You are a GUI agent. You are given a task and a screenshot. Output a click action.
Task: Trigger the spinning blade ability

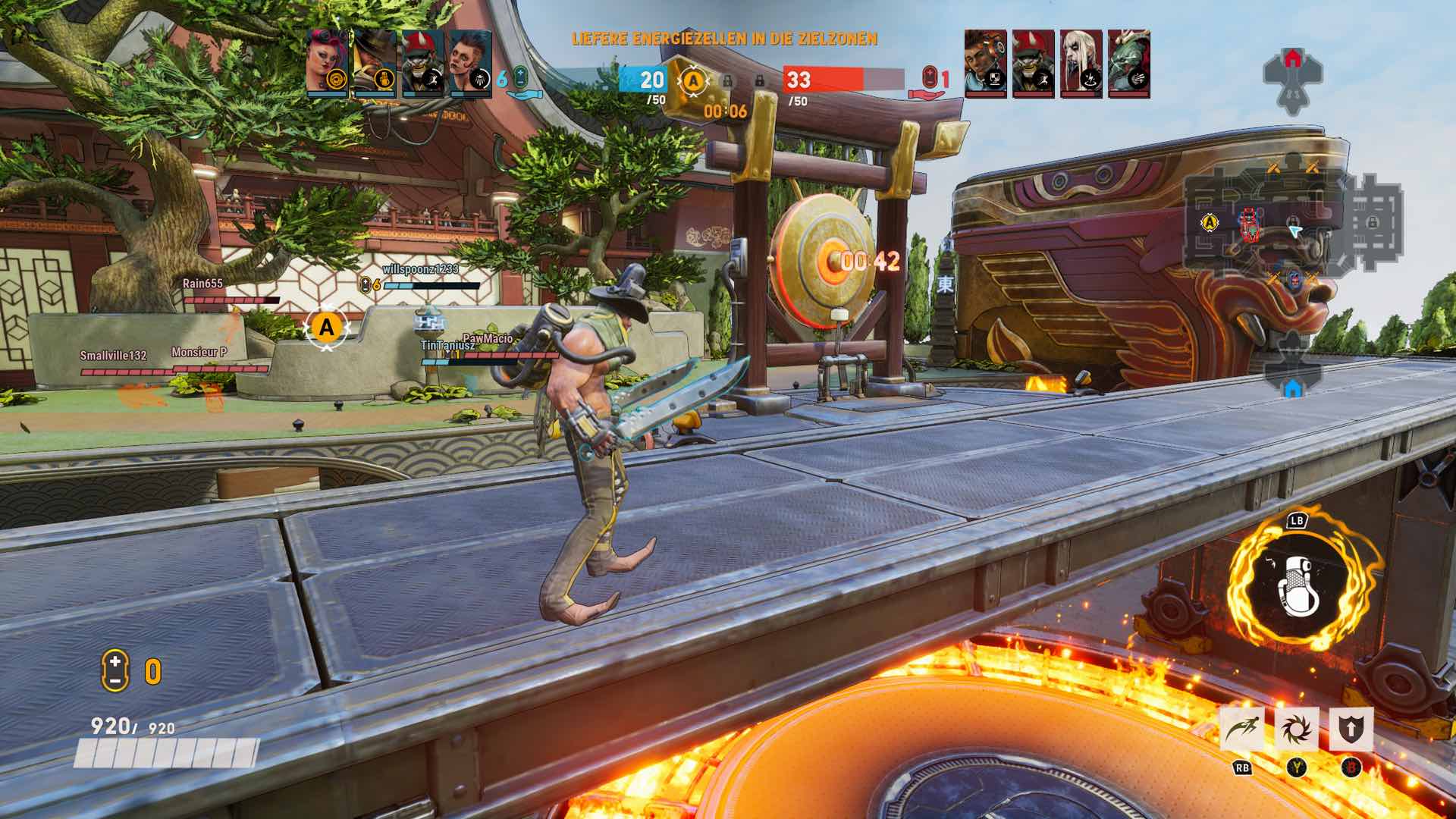coord(1297,730)
